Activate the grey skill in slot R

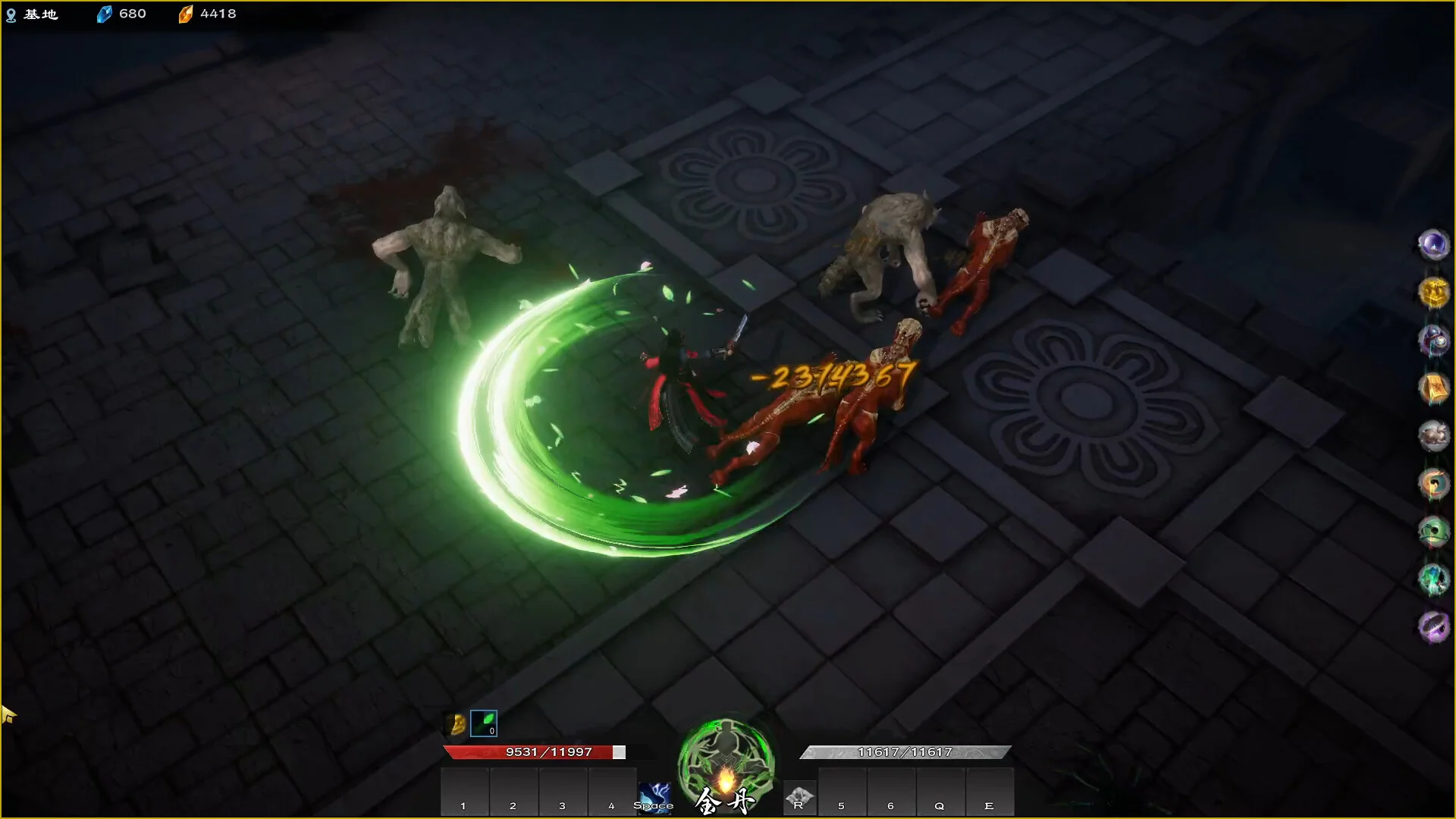point(799,797)
